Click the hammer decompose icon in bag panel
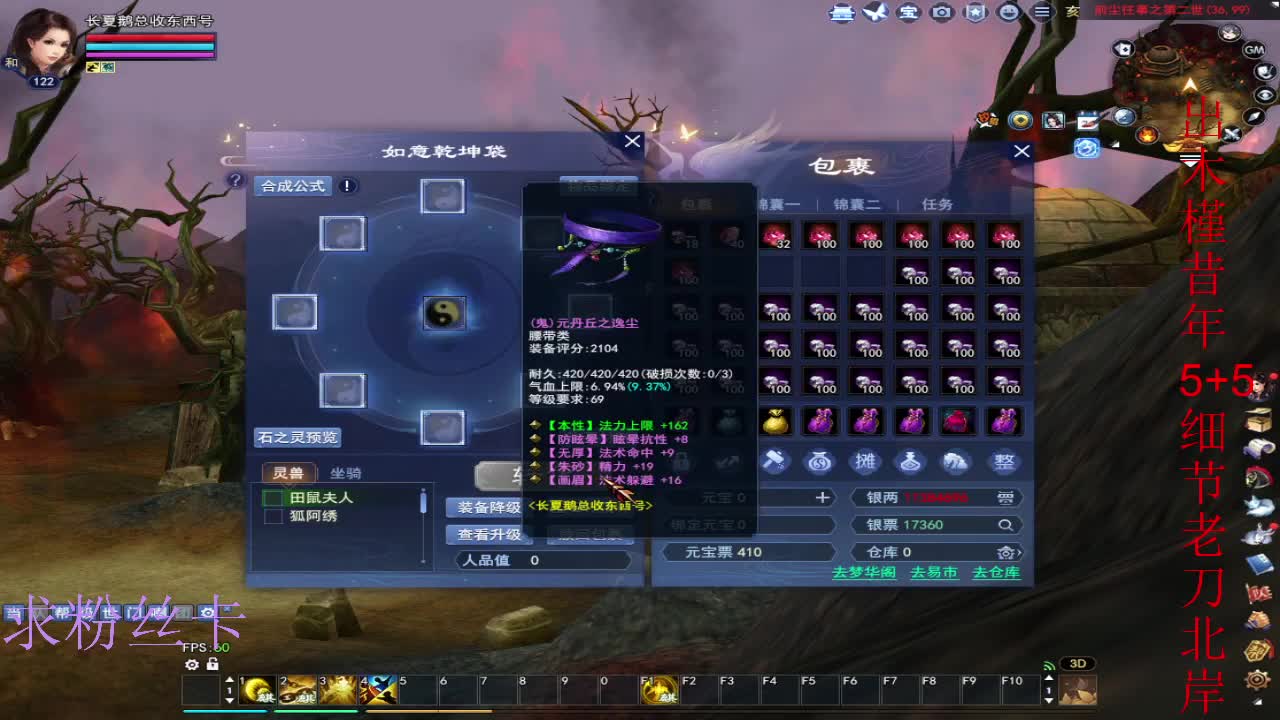The image size is (1280, 720). tap(776, 461)
